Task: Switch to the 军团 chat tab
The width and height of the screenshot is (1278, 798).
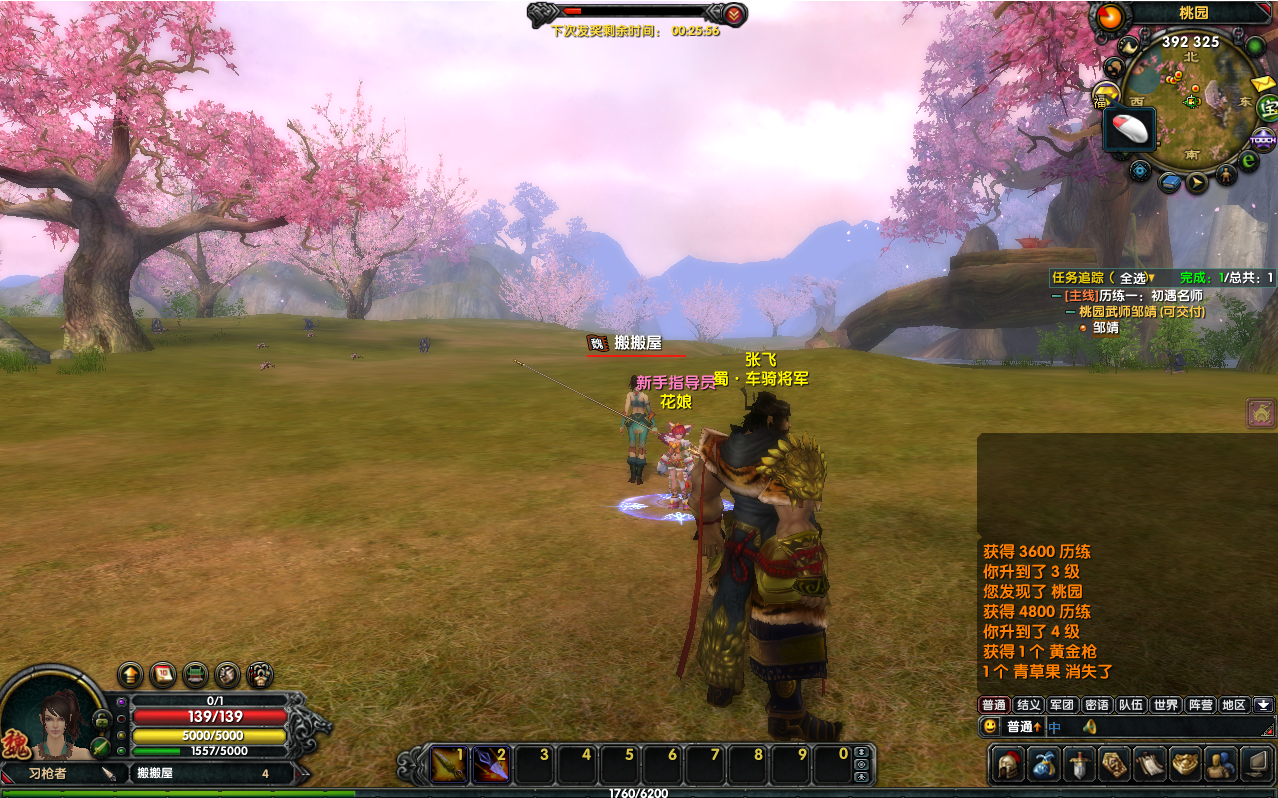Action: coord(1063,705)
